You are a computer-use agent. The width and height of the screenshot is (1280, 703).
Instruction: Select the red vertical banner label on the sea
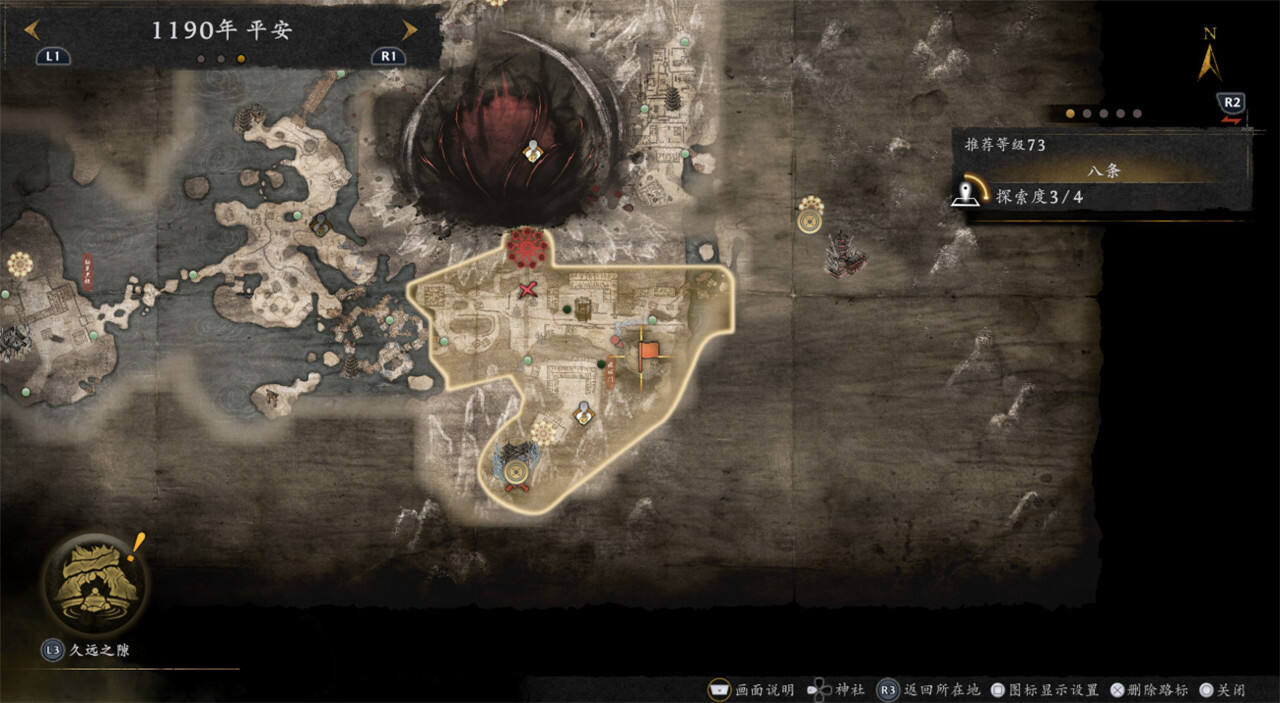point(86,268)
